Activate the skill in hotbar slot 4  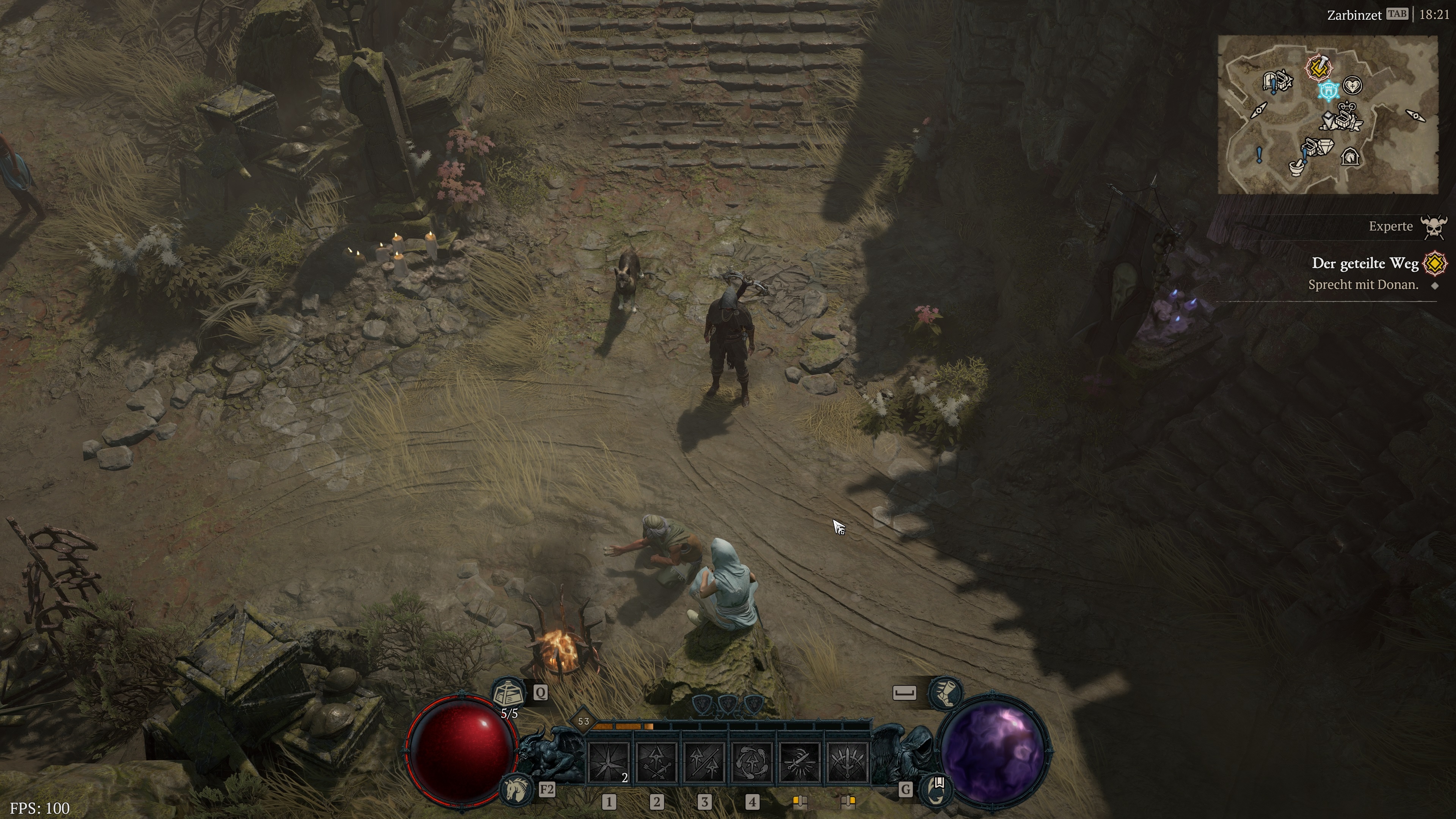pyautogui.click(x=751, y=761)
